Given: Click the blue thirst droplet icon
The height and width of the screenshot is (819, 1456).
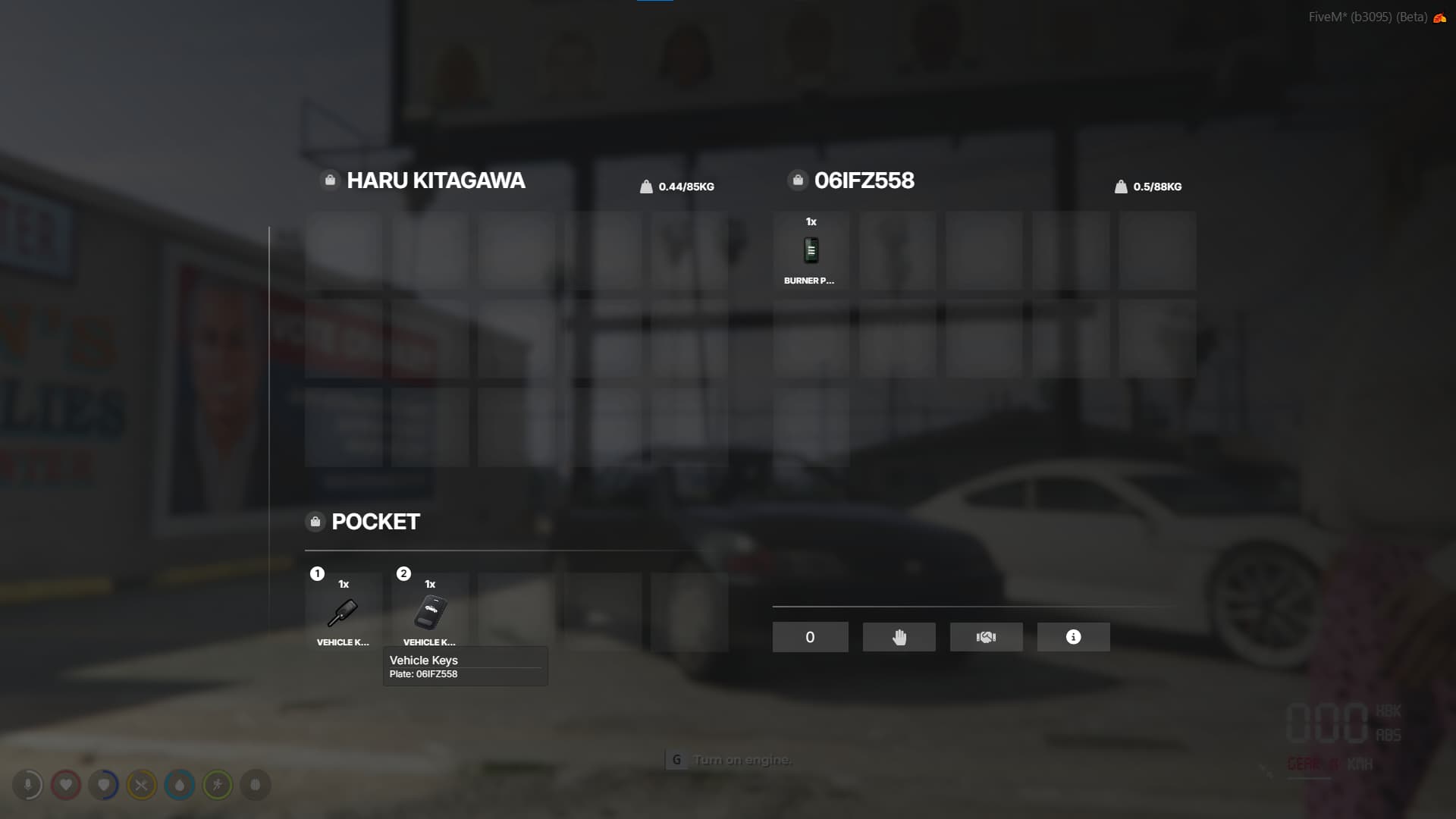Looking at the screenshot, I should click(180, 785).
